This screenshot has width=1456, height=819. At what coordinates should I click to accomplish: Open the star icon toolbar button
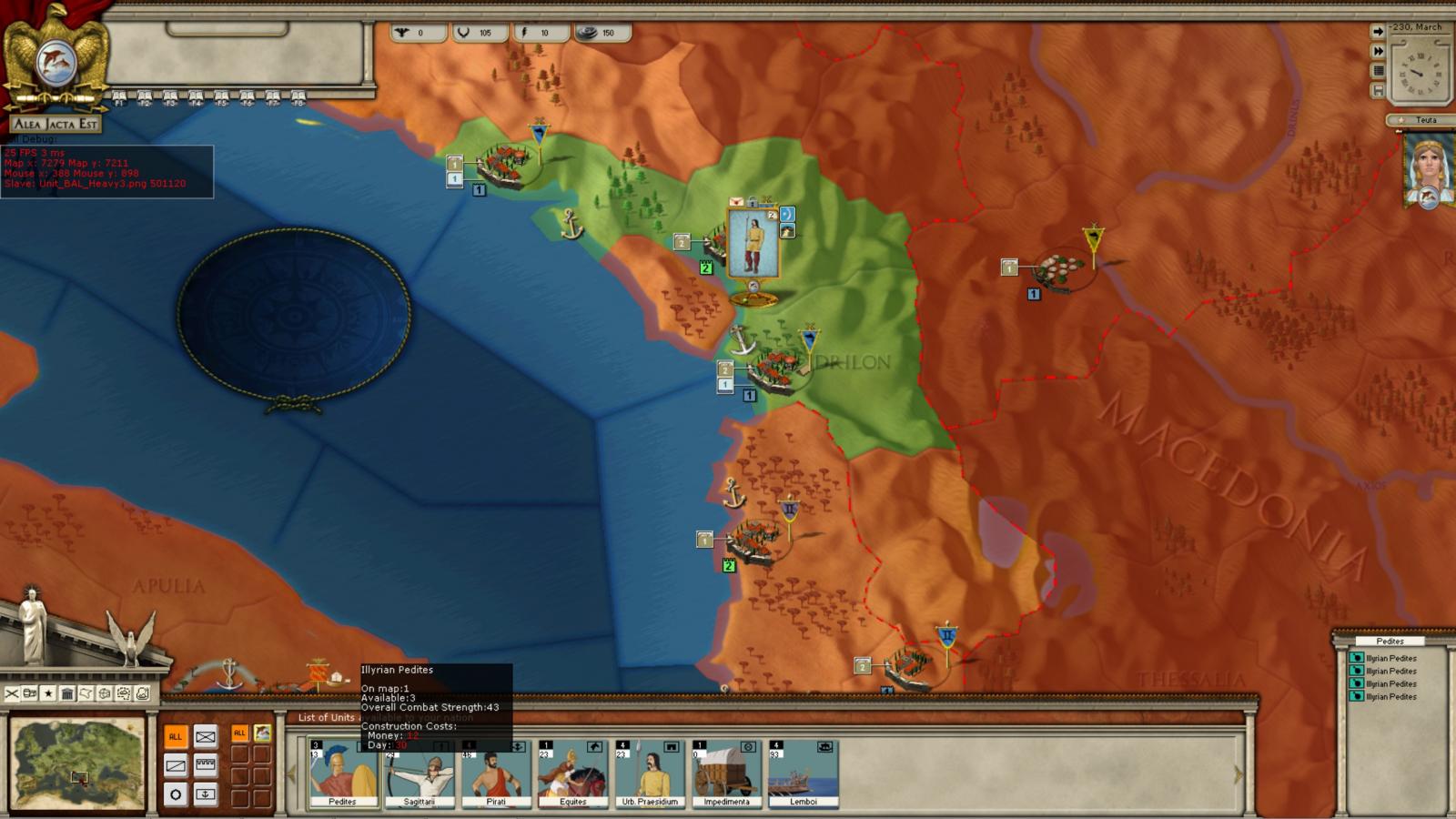(x=48, y=693)
